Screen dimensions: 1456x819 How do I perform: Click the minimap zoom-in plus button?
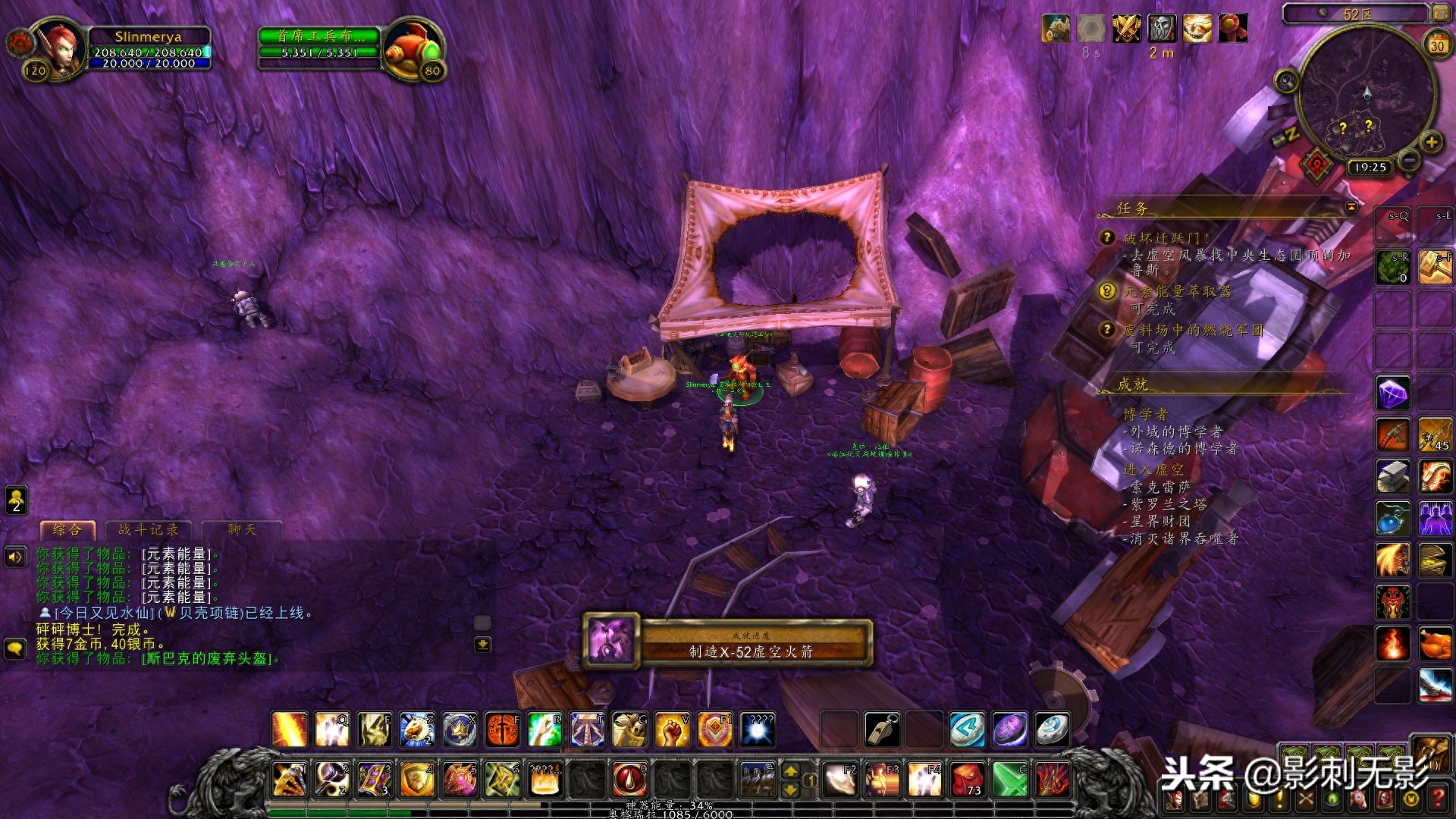tap(1431, 142)
